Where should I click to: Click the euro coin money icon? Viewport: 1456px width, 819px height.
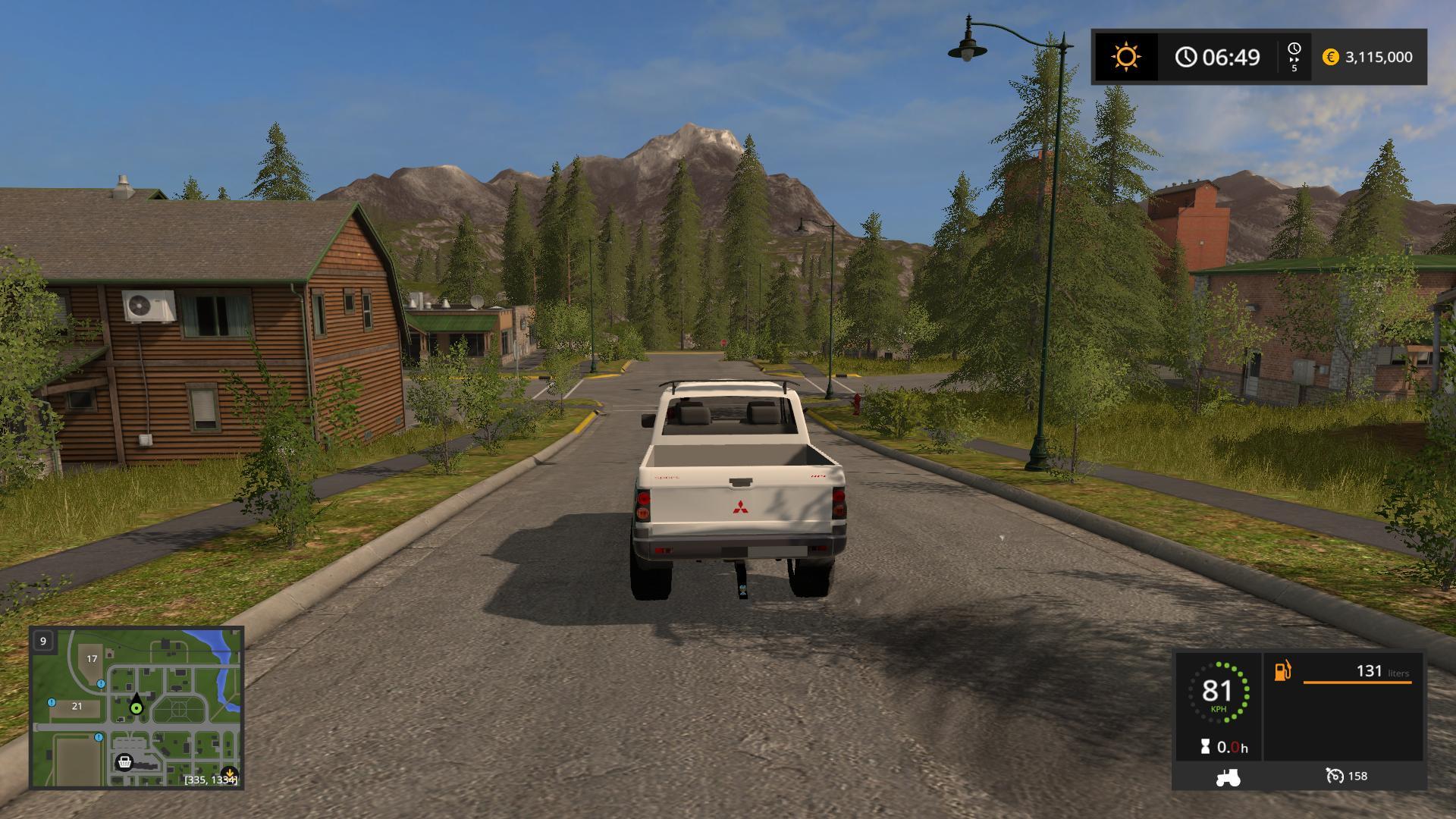(x=1330, y=57)
